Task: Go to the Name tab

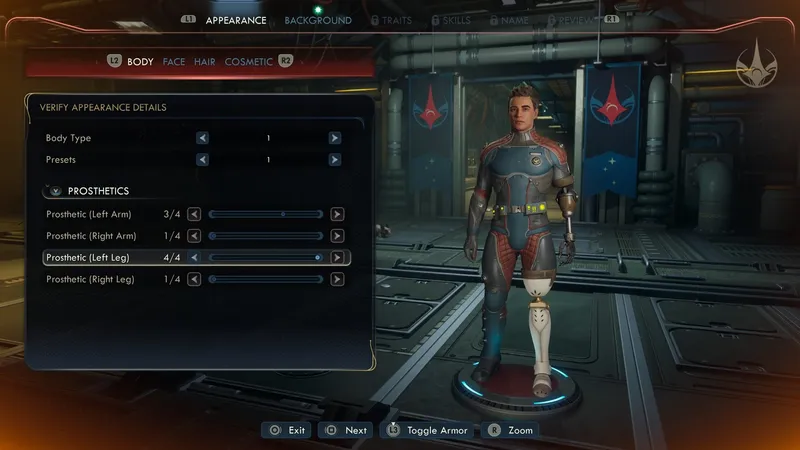Action: pyautogui.click(x=514, y=20)
